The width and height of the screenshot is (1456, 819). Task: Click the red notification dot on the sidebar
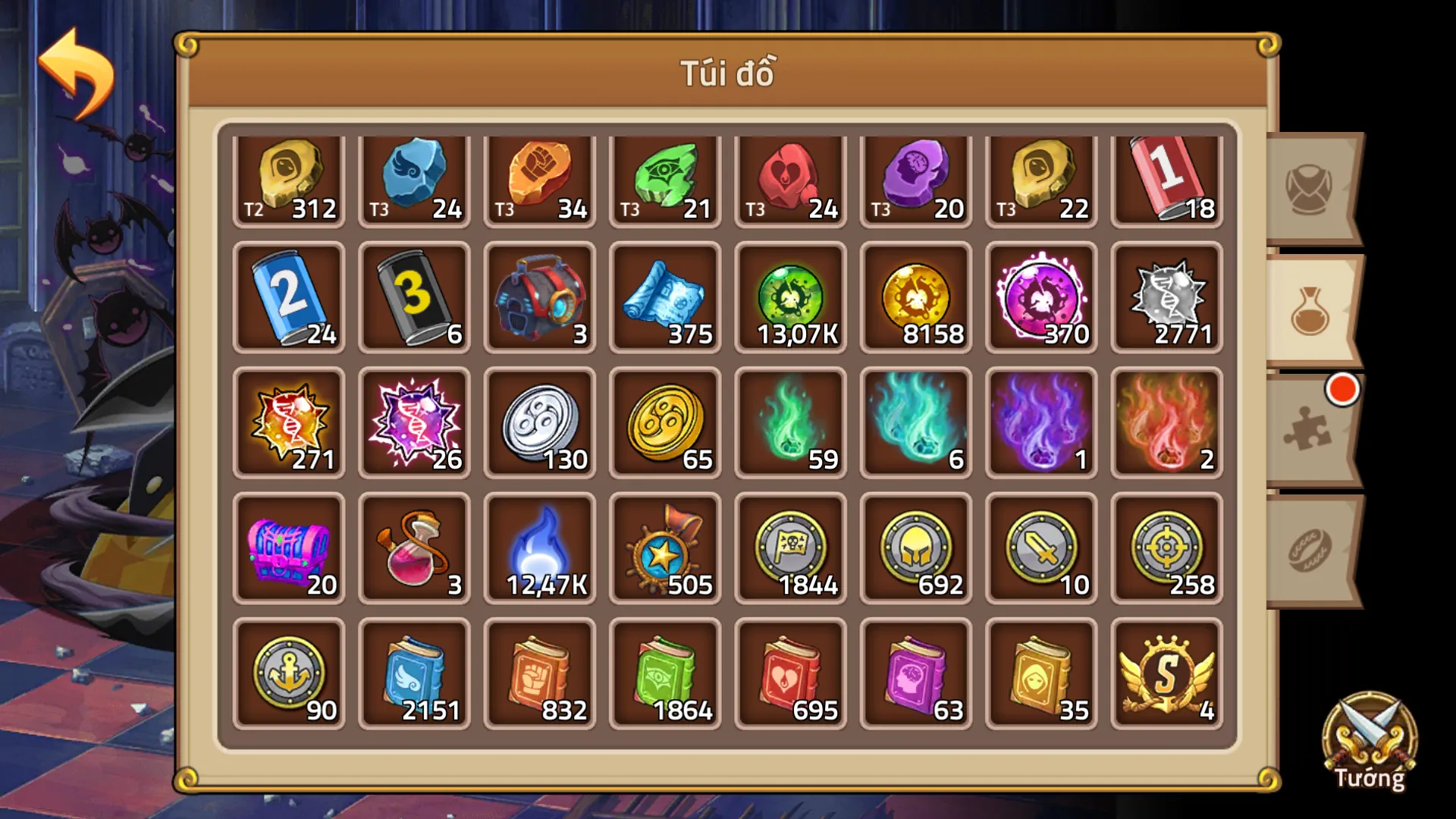pyautogui.click(x=1342, y=388)
